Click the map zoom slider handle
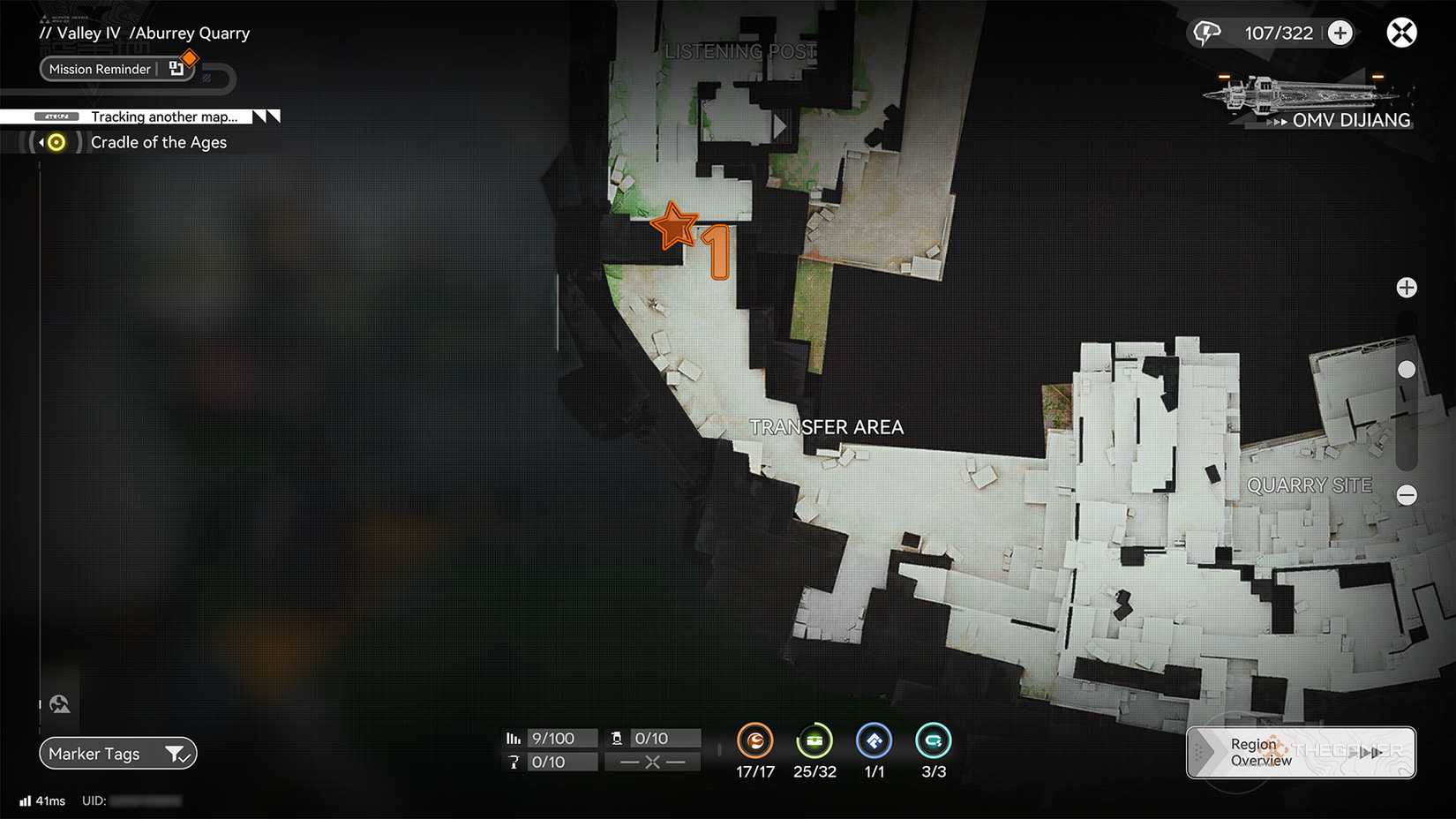This screenshot has height=819, width=1456. [1407, 369]
